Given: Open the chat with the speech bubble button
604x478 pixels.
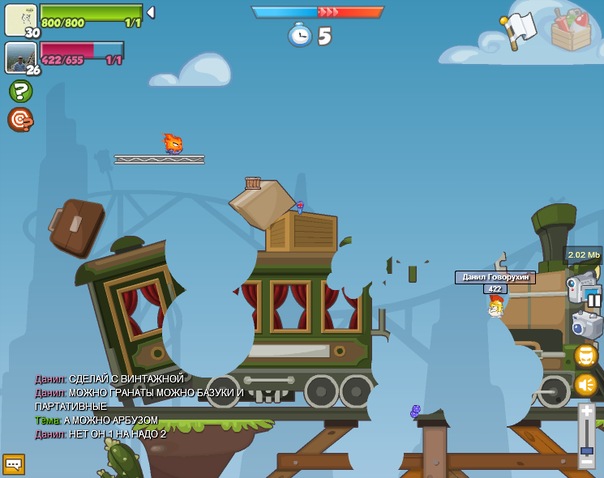Looking at the screenshot, I should pos(13,464).
